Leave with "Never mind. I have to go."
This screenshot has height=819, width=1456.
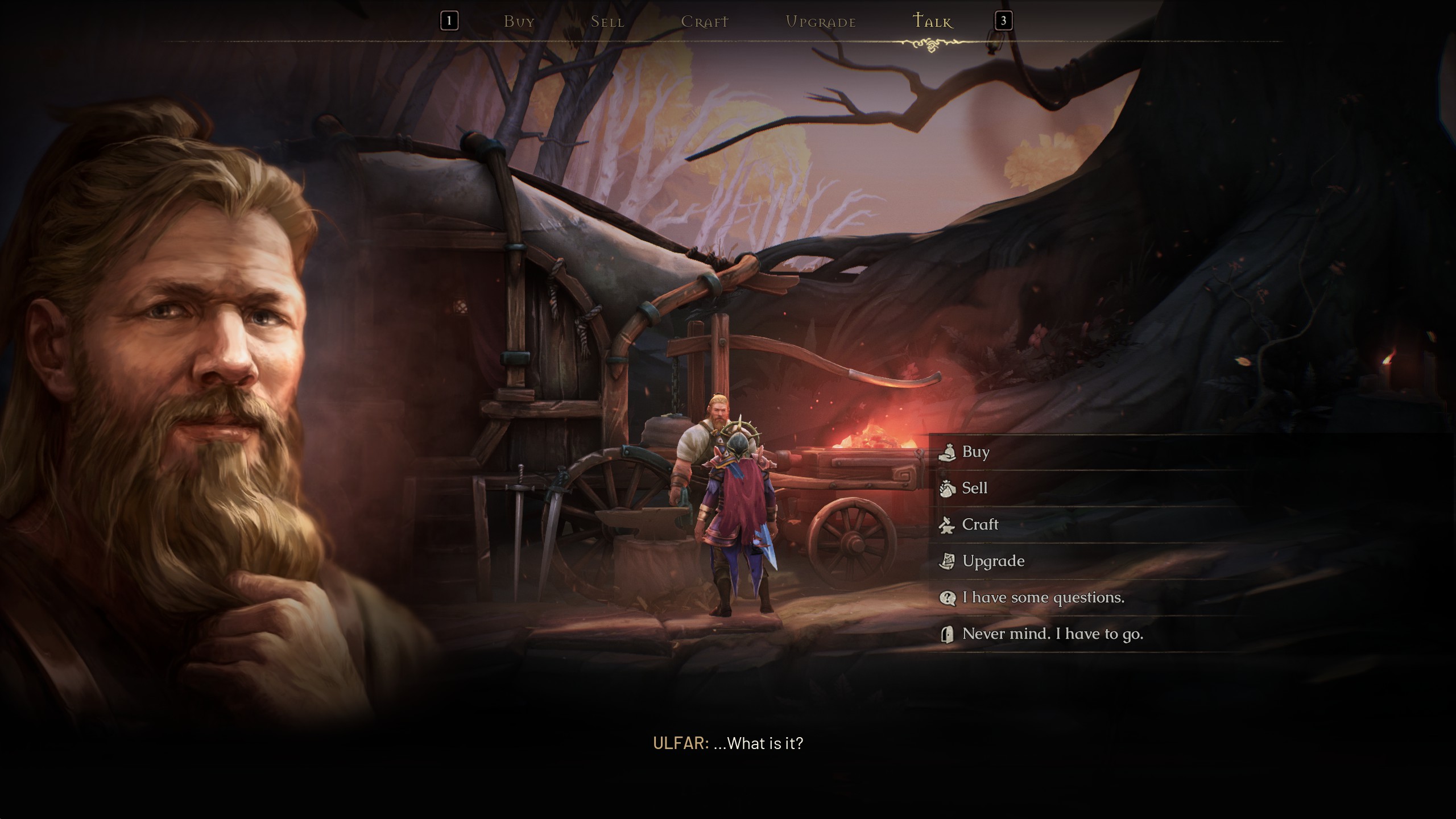[1052, 634]
